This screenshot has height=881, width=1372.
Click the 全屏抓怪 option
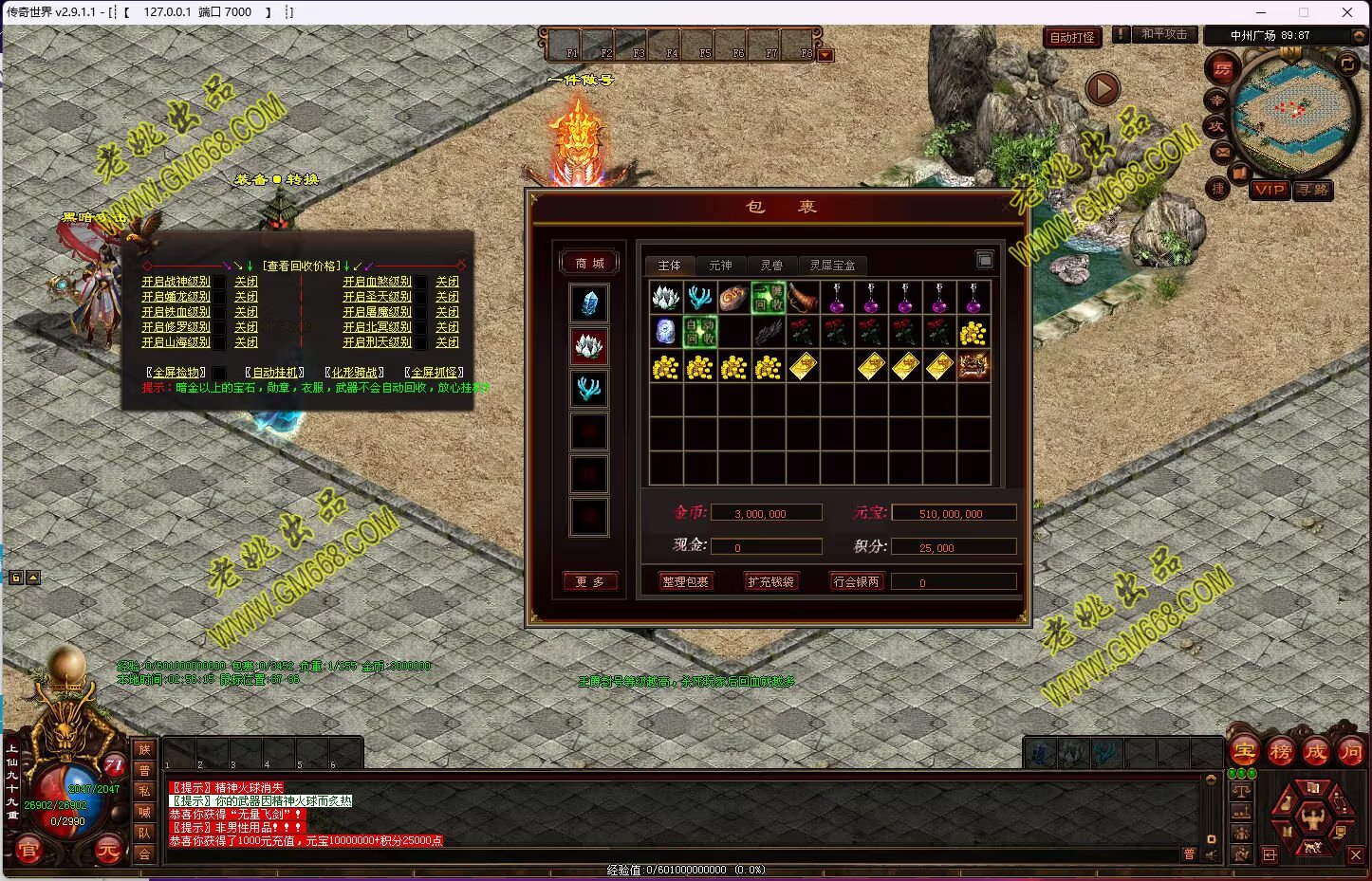[x=435, y=373]
